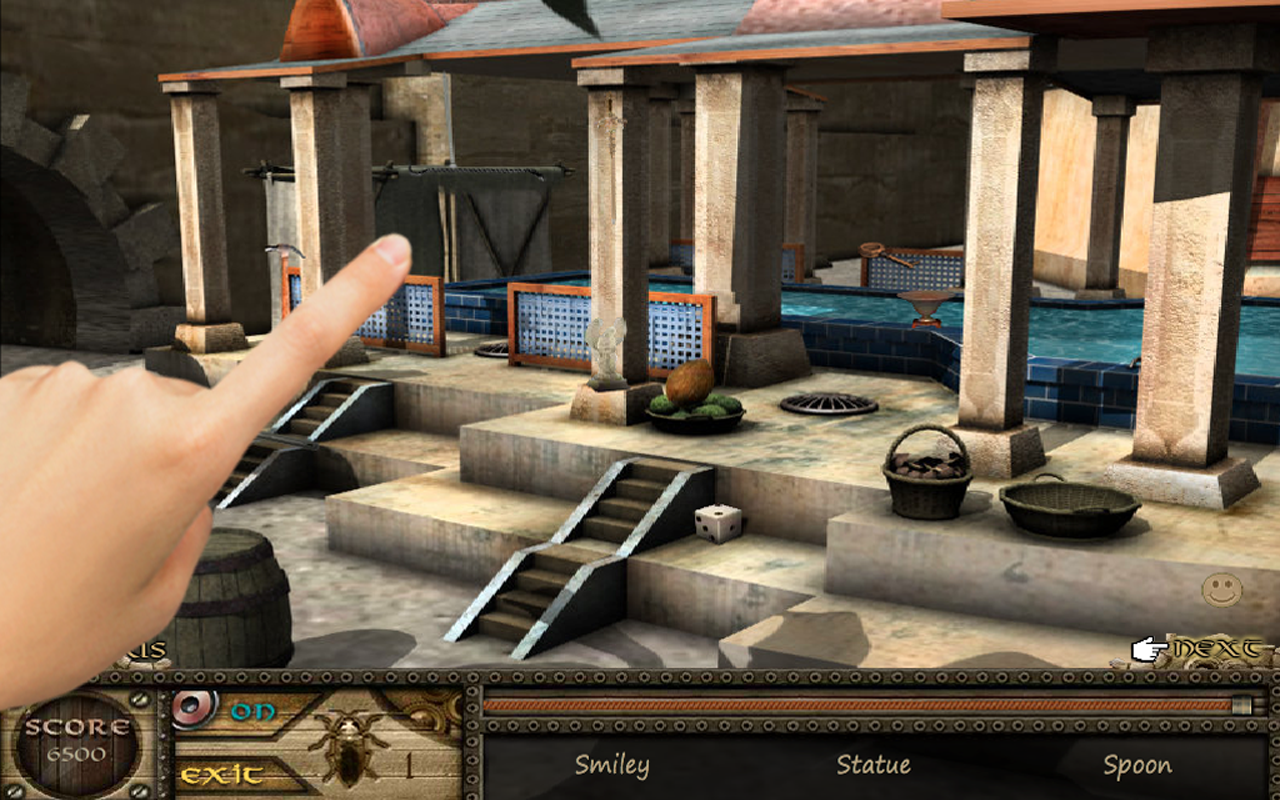Pick Spoon from the word list bar

pos(1136,763)
